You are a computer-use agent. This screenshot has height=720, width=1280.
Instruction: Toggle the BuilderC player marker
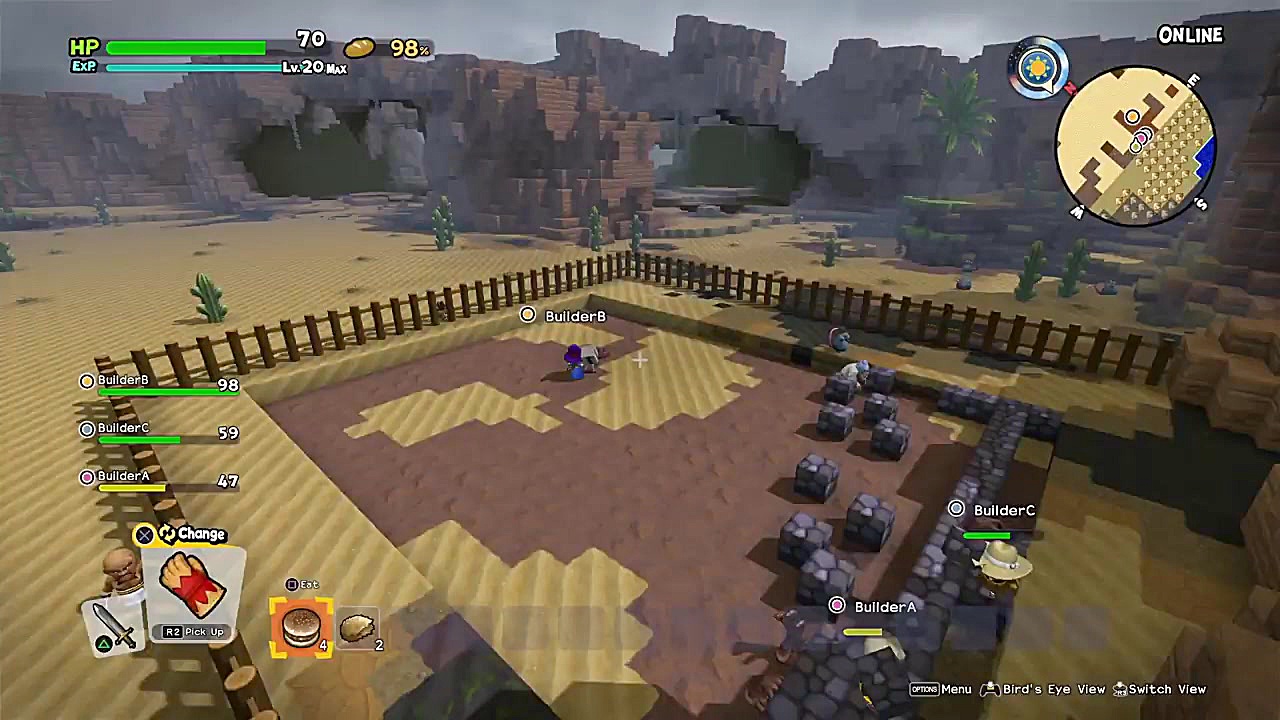click(x=956, y=510)
